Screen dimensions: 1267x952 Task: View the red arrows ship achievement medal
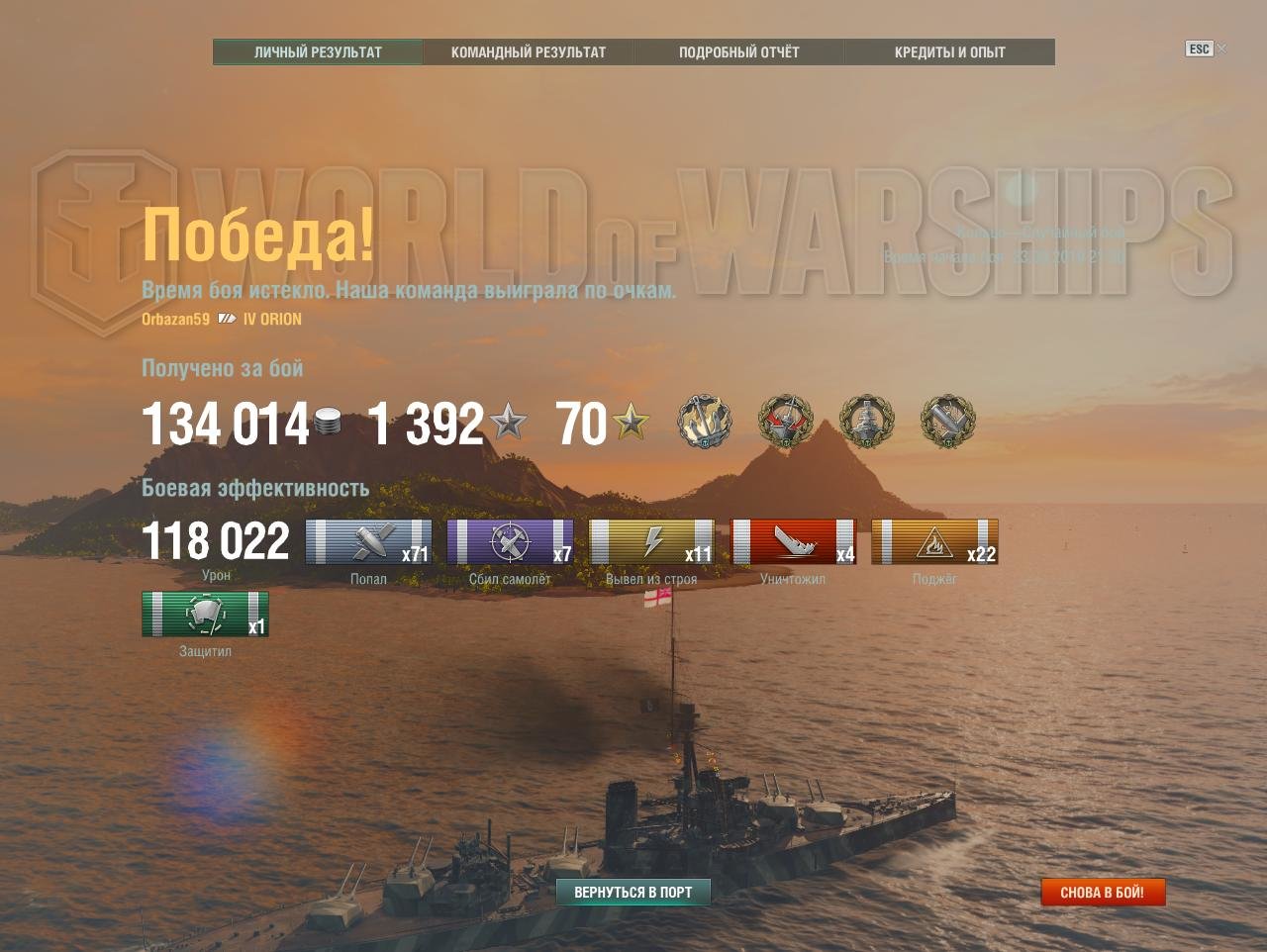pos(785,422)
